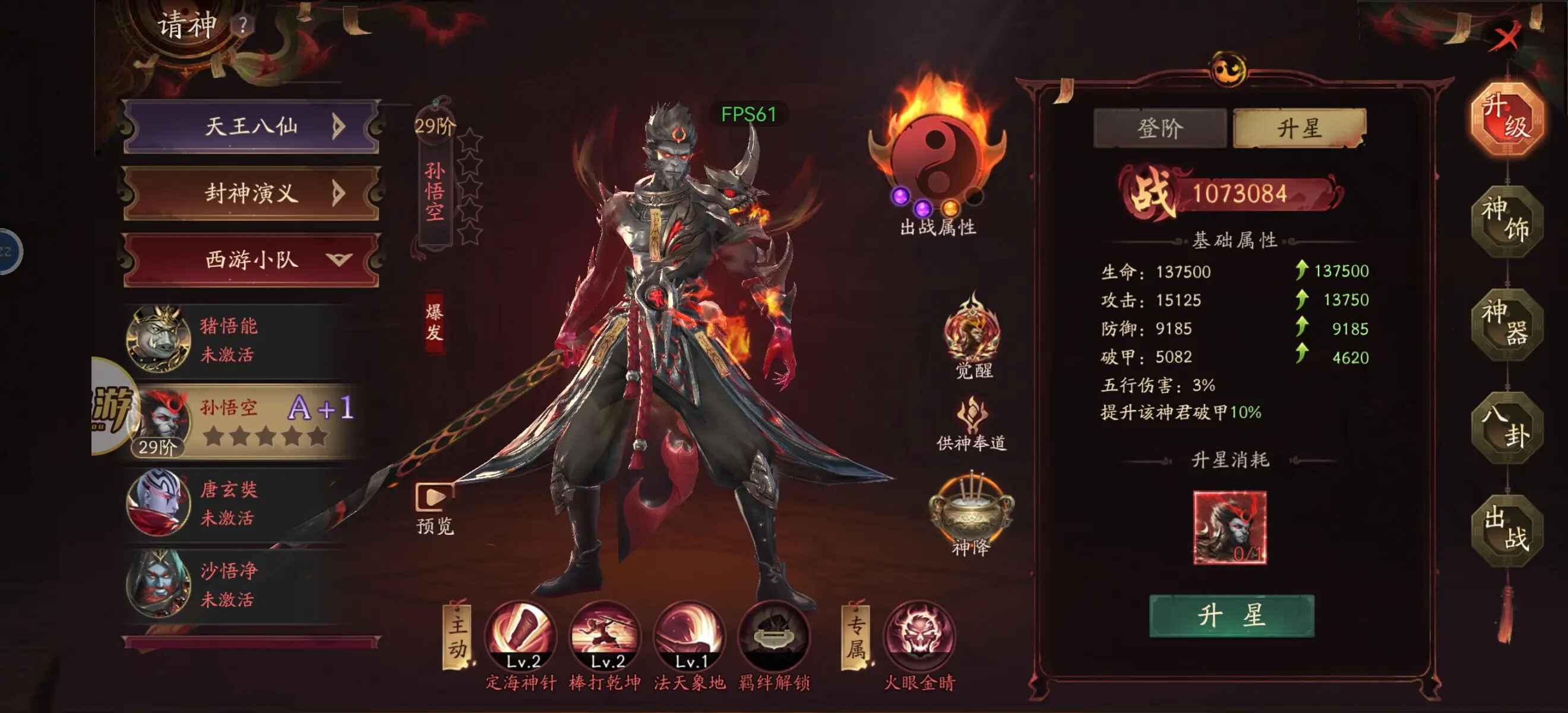The width and height of the screenshot is (1568, 713).
Task: Choose the 出战 side menu
Action: tap(1506, 530)
